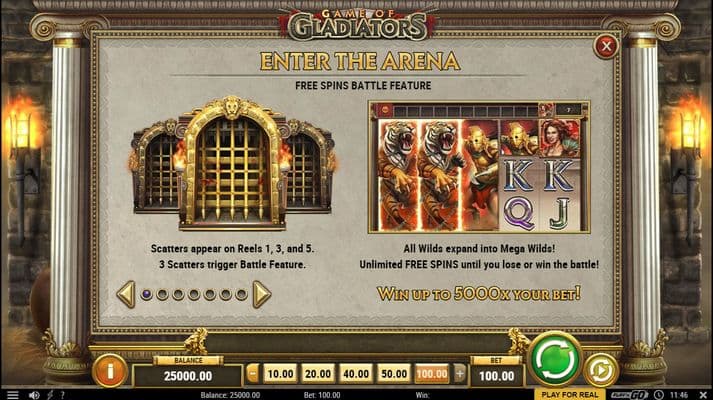Select the 10.00 bet value

pos(280,373)
